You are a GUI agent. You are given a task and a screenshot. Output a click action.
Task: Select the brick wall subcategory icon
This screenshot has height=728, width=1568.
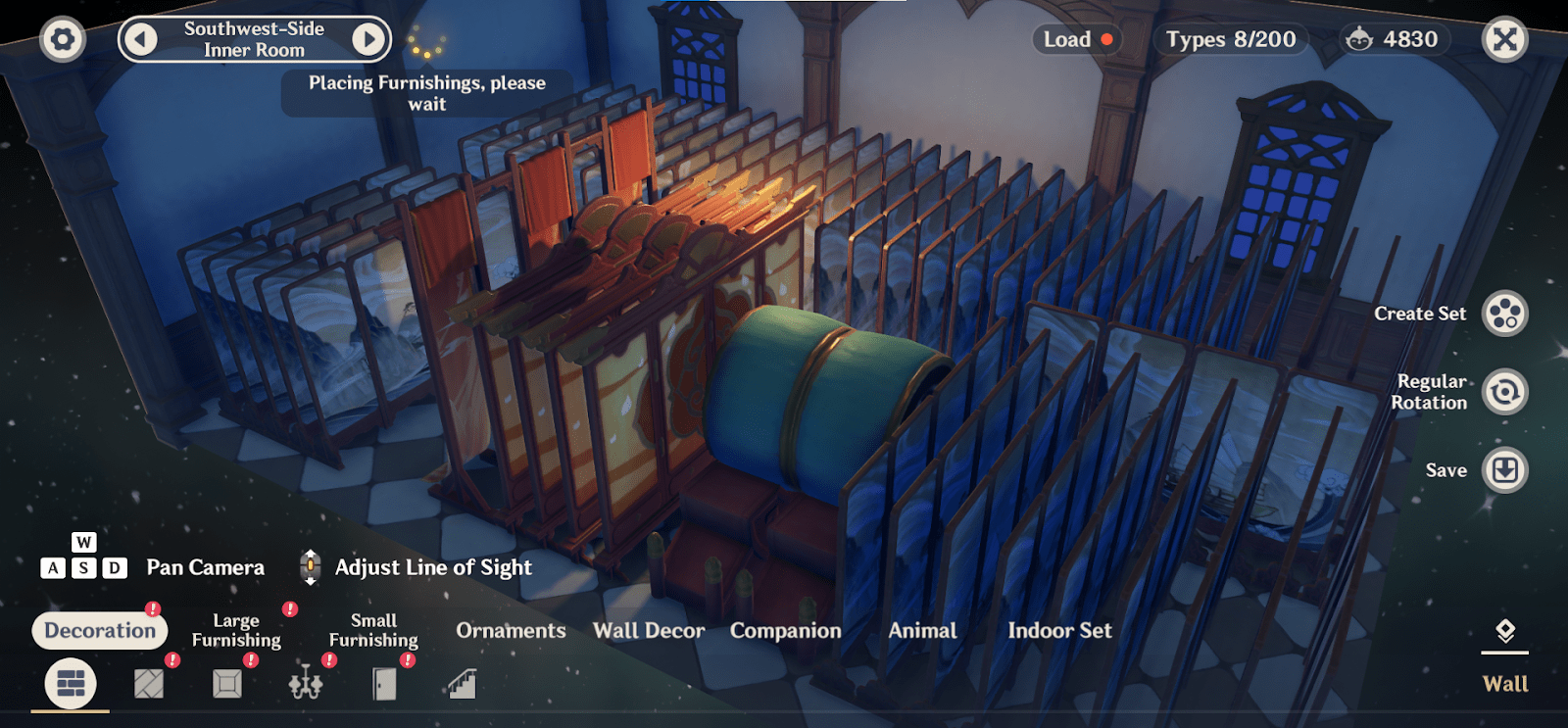coord(71,683)
